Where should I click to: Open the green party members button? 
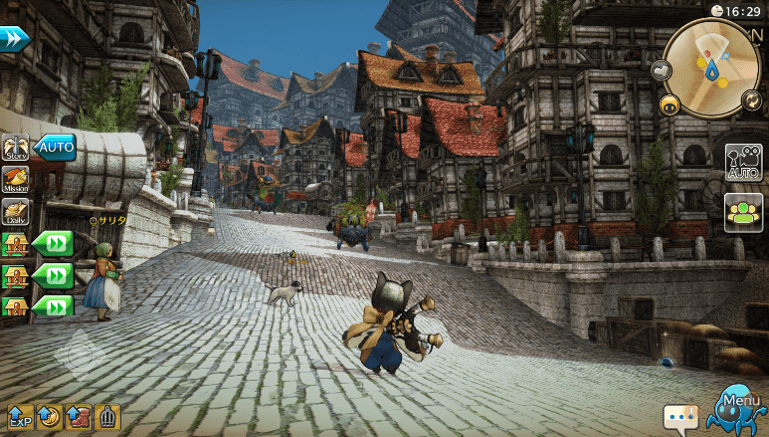pyautogui.click(x=744, y=212)
